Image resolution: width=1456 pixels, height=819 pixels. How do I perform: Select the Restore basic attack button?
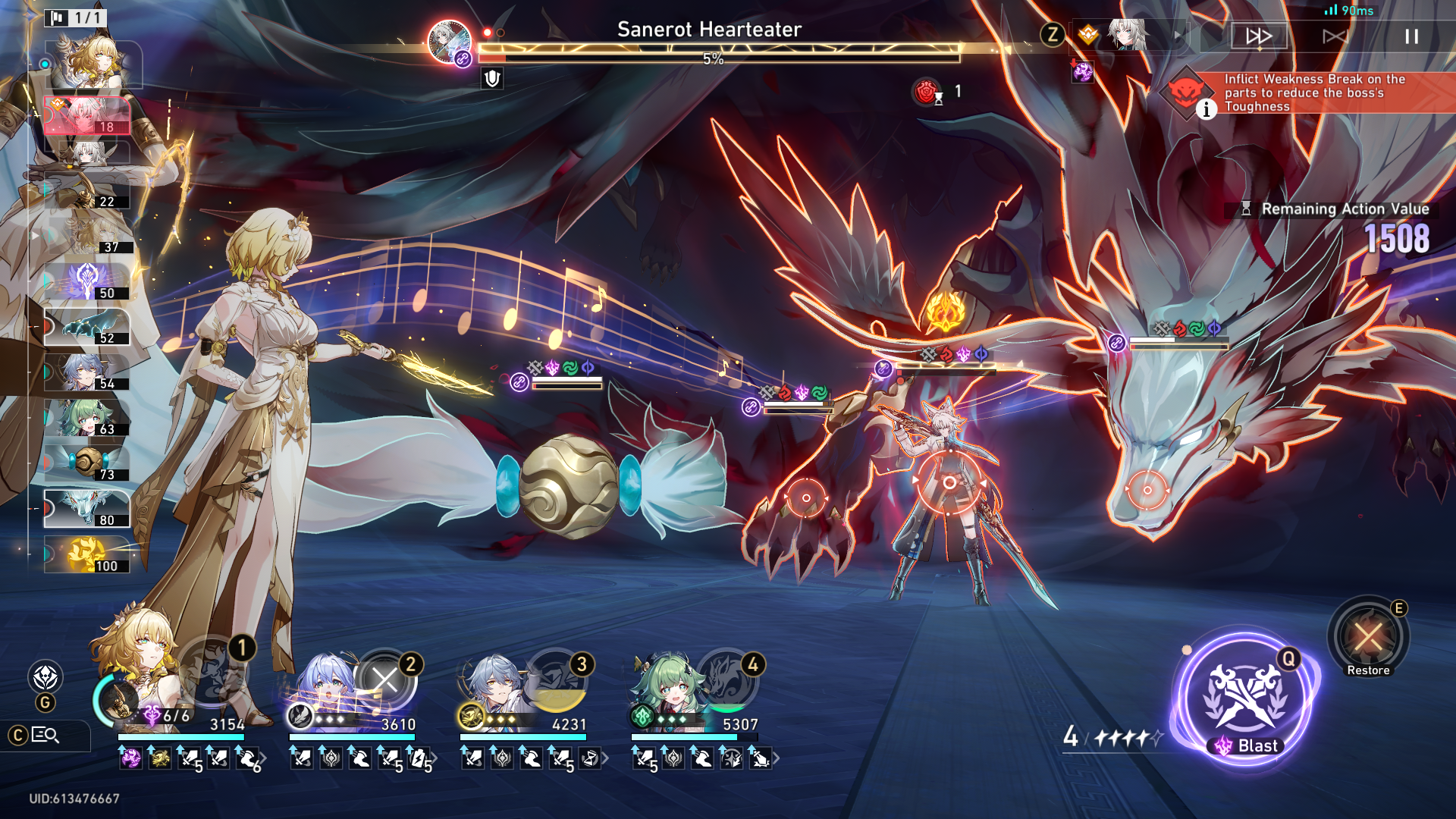coord(1368,637)
